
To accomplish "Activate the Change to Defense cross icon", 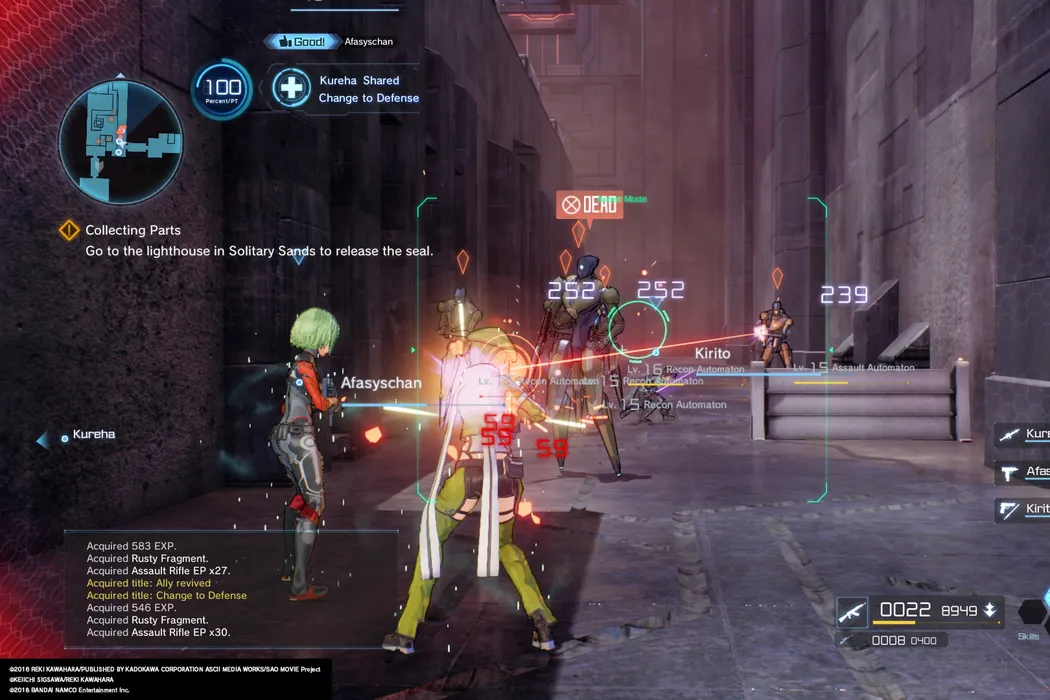I will point(291,88).
